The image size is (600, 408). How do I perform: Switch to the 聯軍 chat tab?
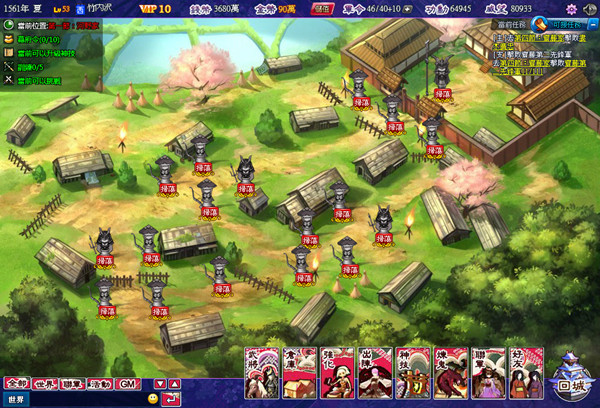72,383
